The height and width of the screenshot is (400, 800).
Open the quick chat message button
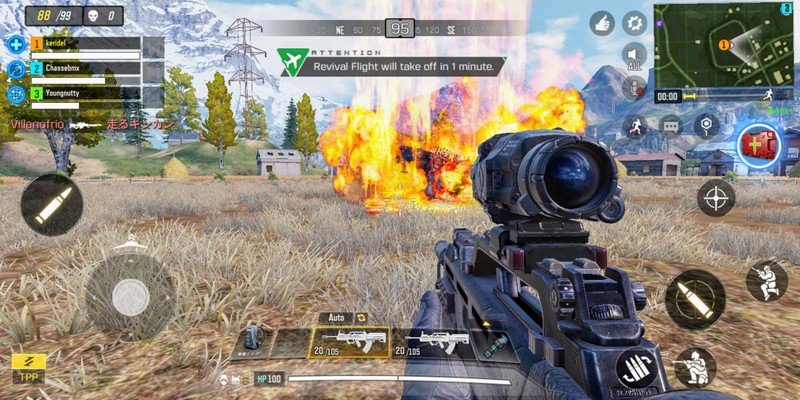670,126
